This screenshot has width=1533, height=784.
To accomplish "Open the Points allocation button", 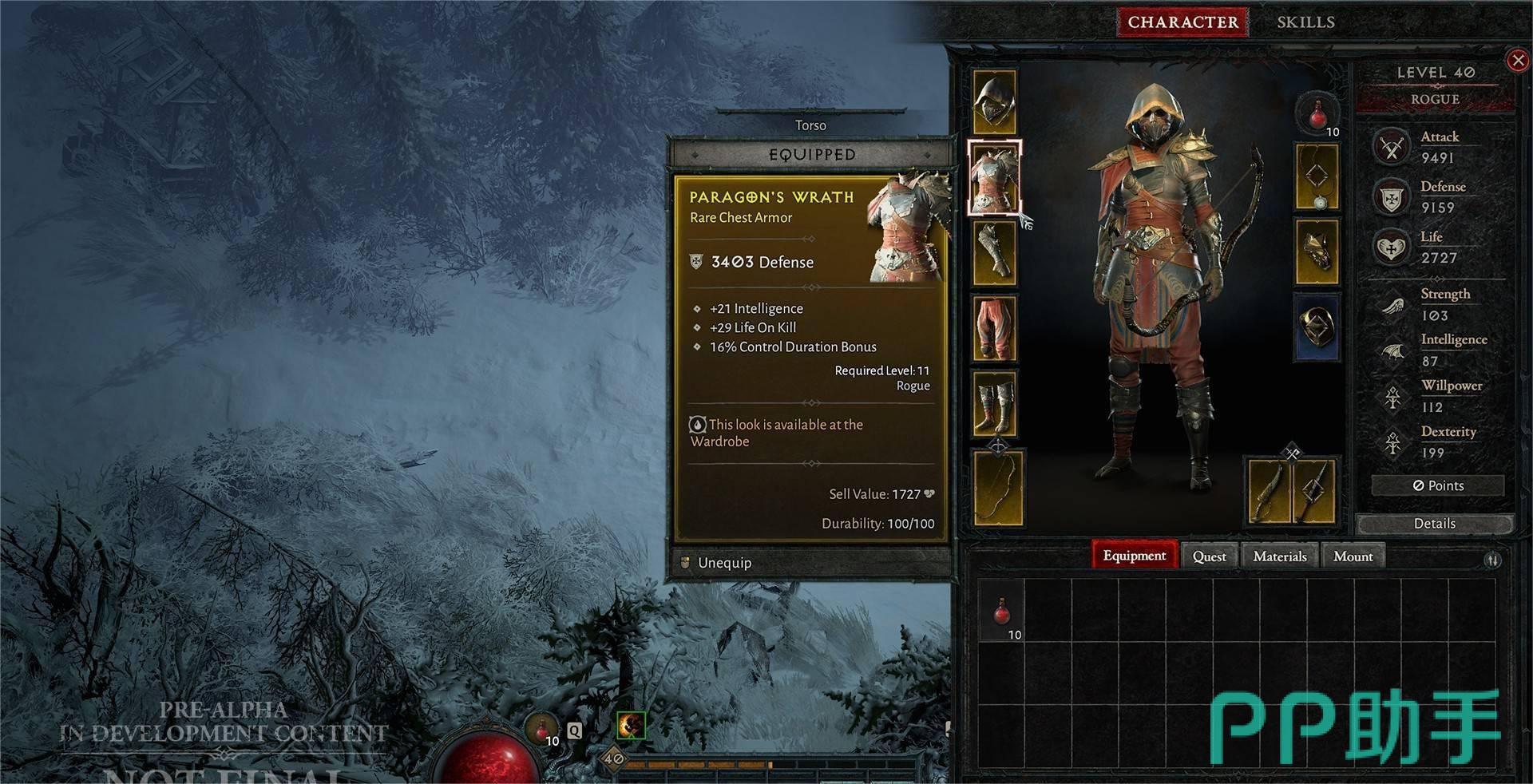I will pyautogui.click(x=1437, y=485).
